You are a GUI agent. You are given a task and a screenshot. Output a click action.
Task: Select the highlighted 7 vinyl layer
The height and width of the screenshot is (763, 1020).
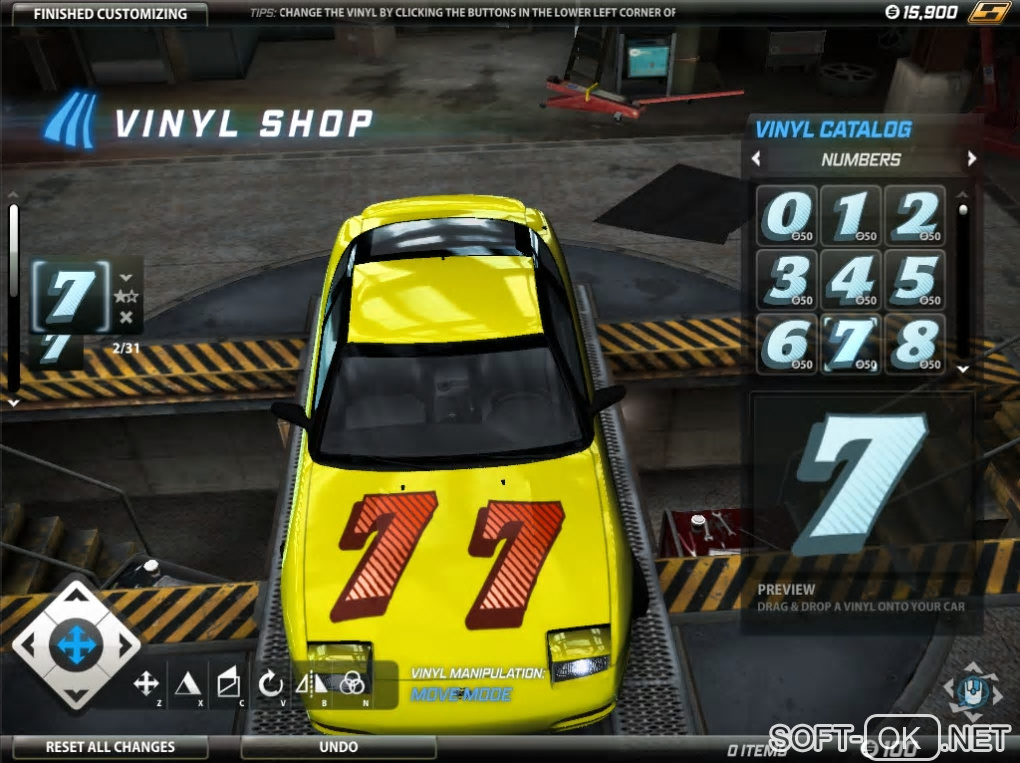[71, 297]
